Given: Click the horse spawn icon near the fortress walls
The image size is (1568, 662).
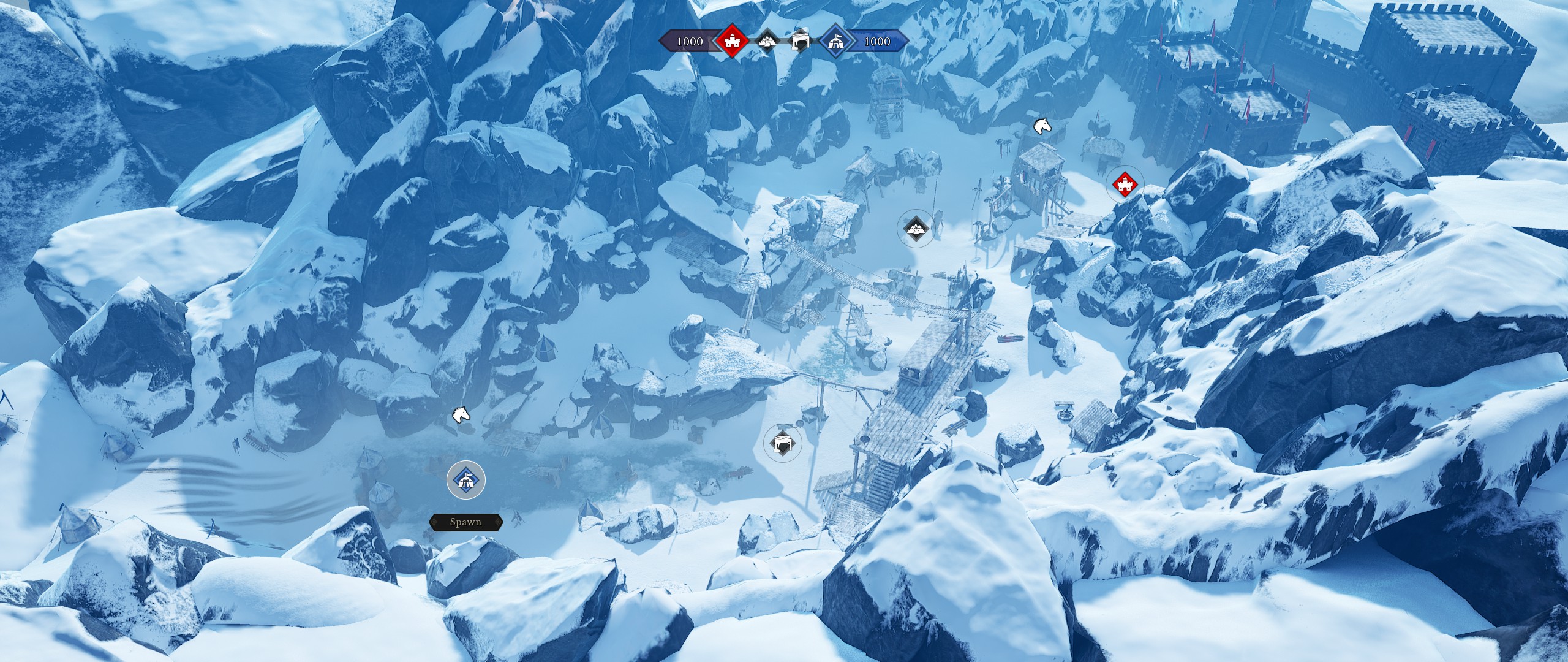Looking at the screenshot, I should tap(1041, 124).
